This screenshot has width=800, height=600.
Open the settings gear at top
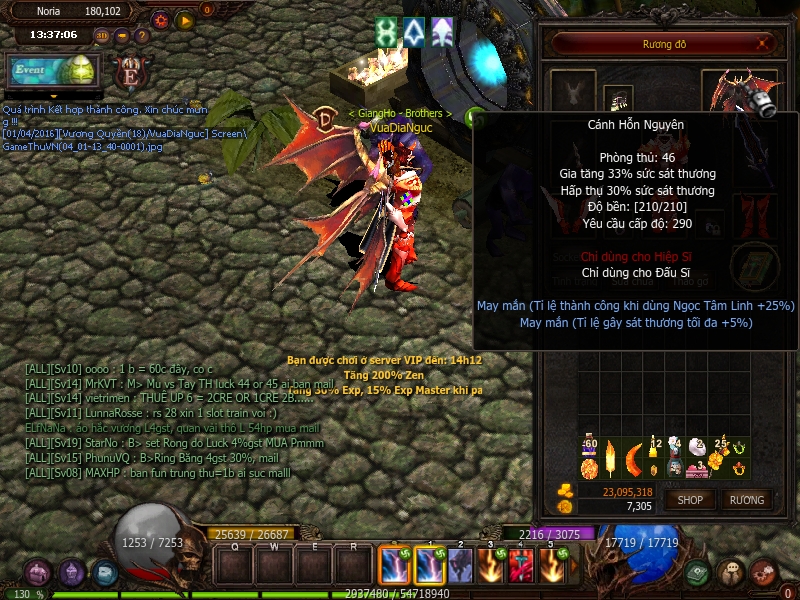click(160, 19)
